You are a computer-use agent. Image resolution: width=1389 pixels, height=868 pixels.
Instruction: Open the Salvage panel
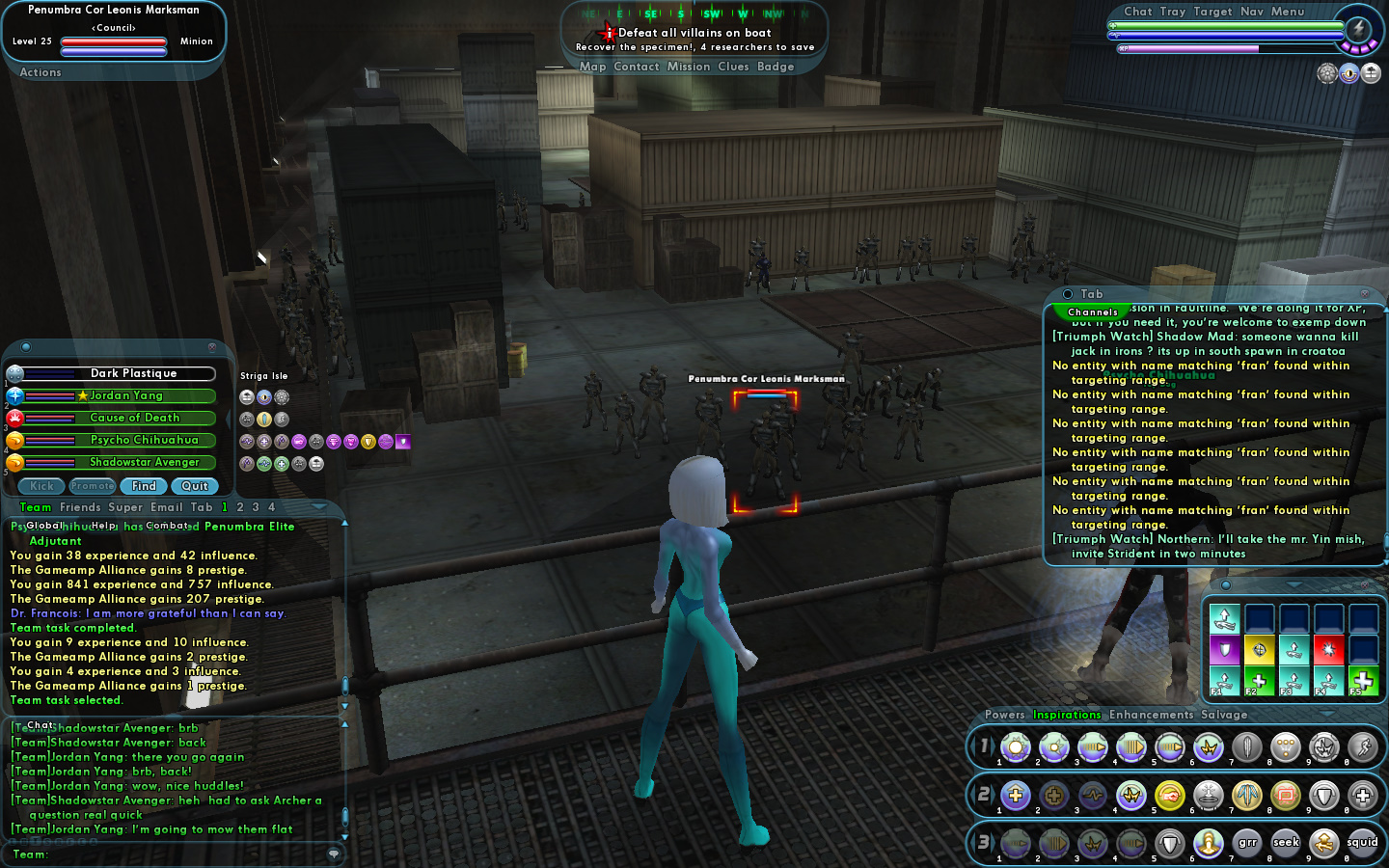(x=1224, y=715)
